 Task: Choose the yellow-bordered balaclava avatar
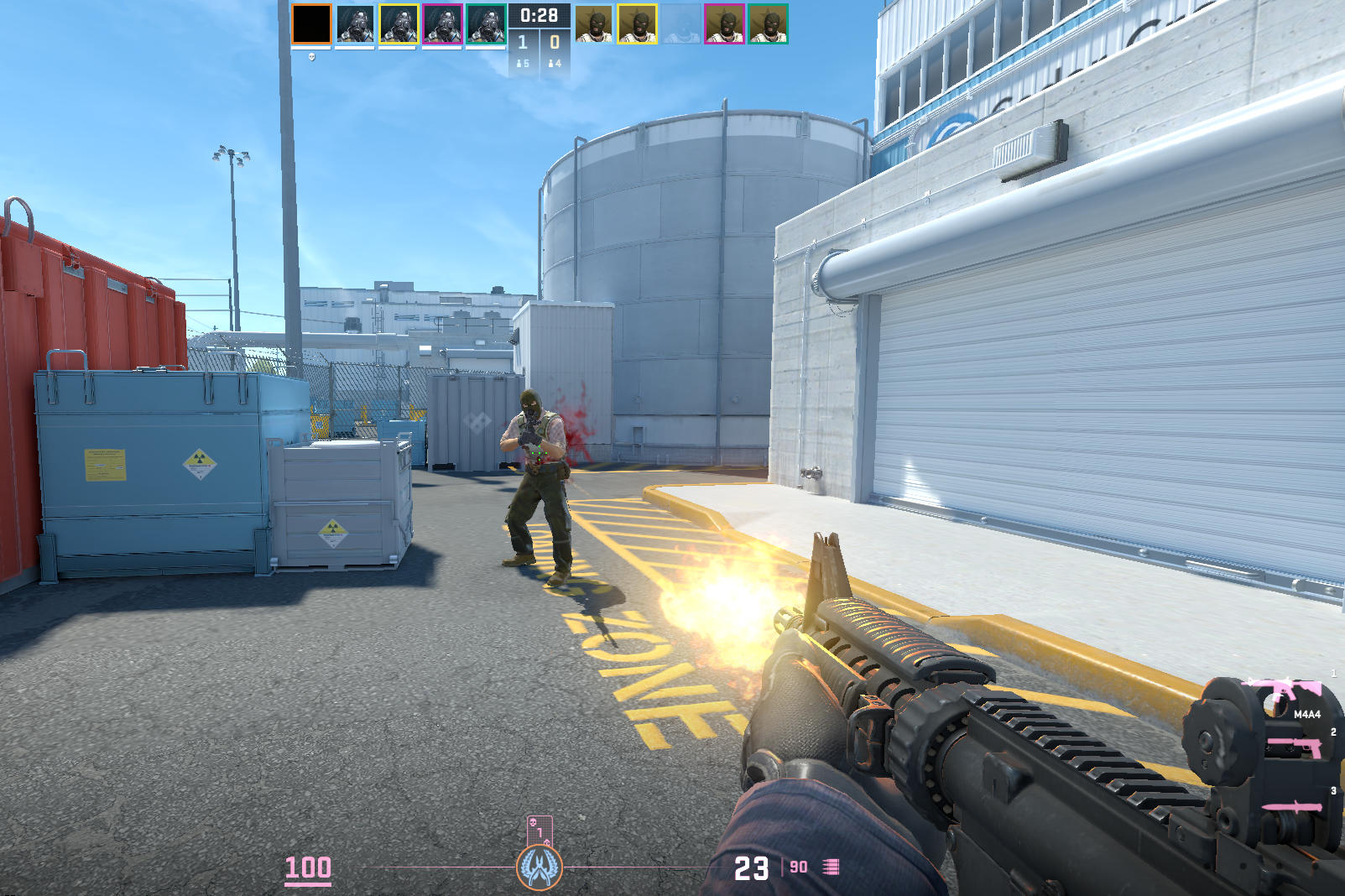(638, 23)
